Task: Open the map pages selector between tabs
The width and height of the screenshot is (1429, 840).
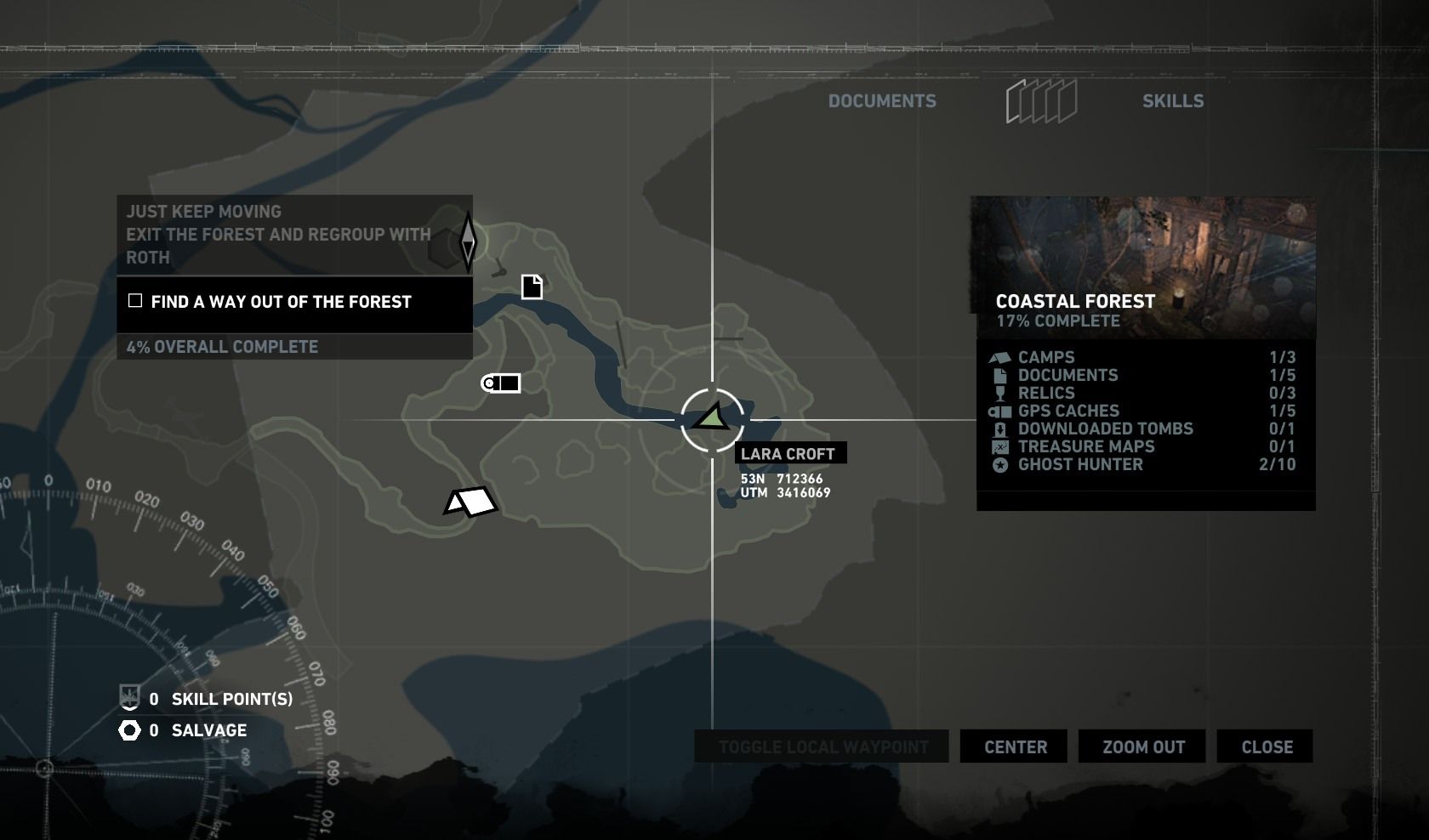Action: point(1041,99)
